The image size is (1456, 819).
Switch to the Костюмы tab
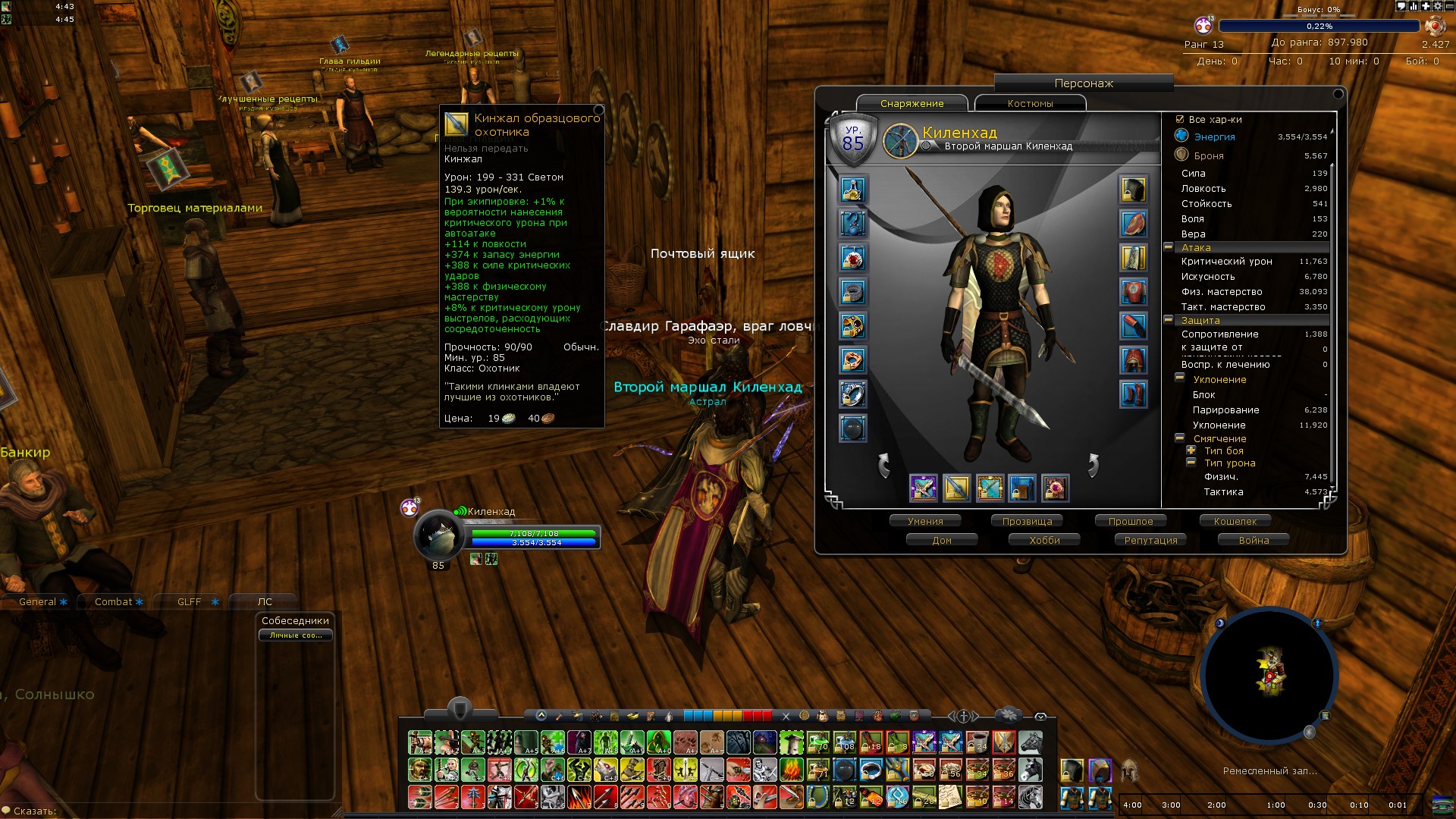tap(1030, 104)
